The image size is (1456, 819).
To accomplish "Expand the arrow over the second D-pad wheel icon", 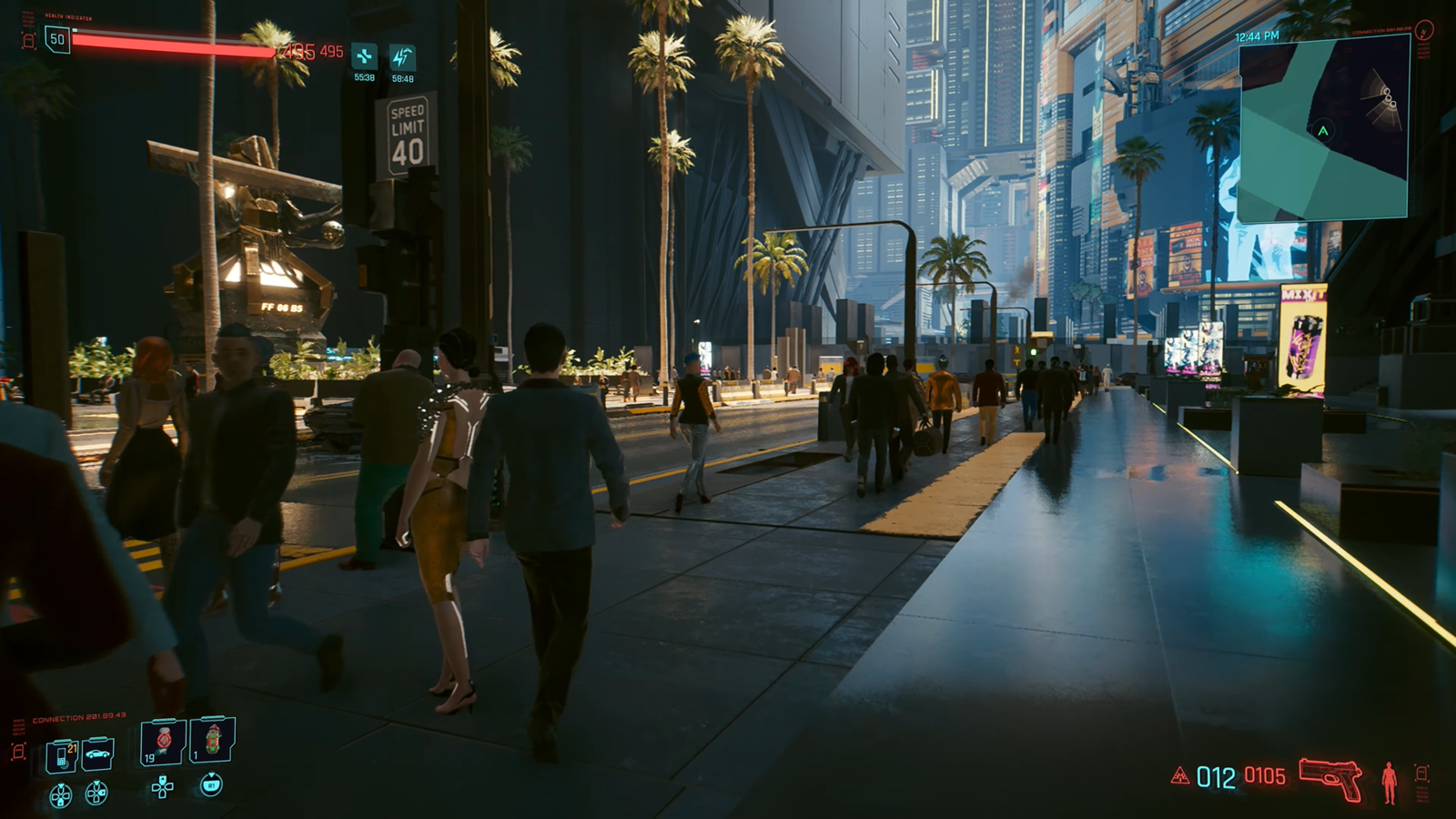I will point(96,784).
